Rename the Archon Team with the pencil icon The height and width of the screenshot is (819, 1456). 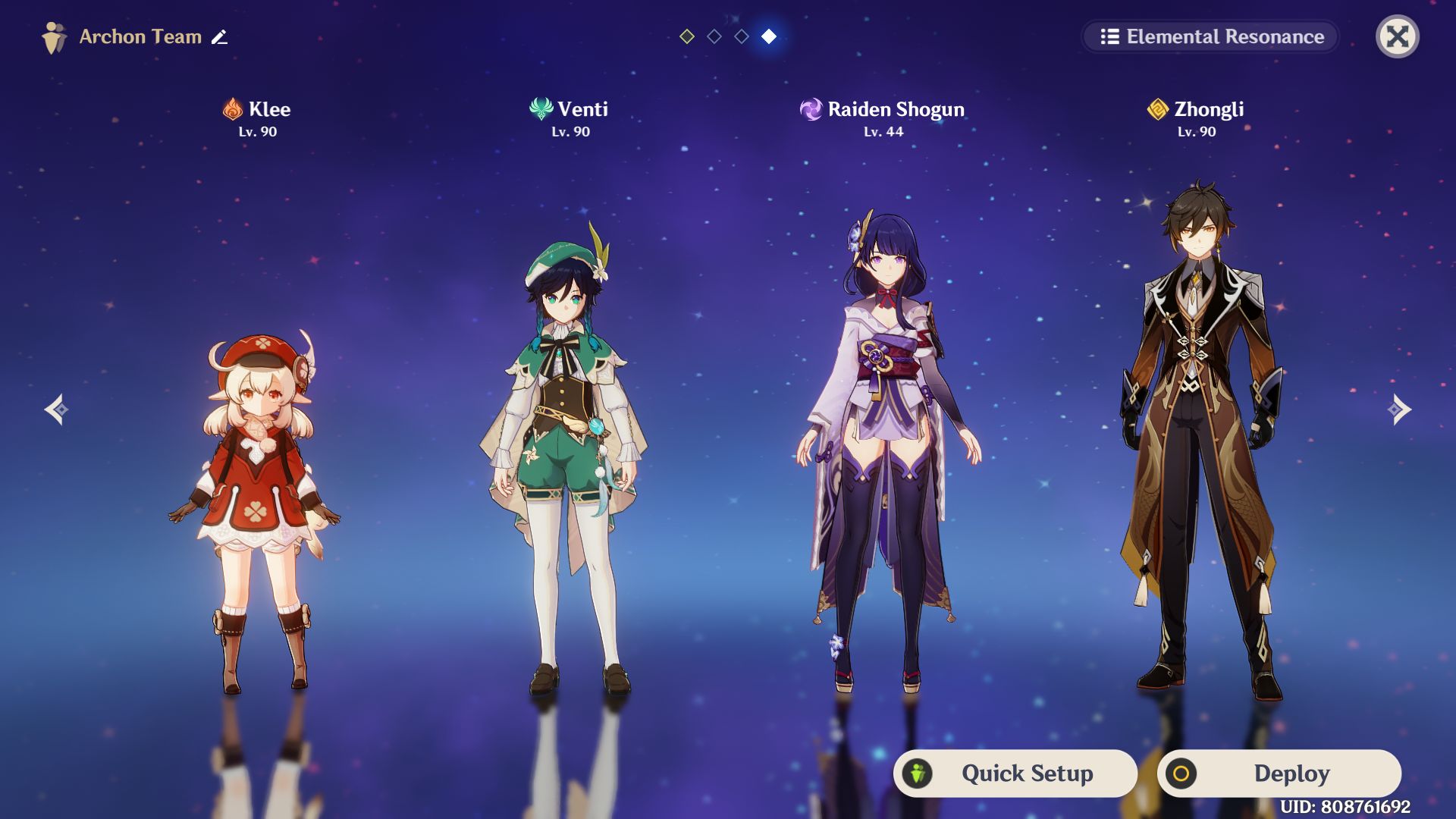tap(220, 36)
